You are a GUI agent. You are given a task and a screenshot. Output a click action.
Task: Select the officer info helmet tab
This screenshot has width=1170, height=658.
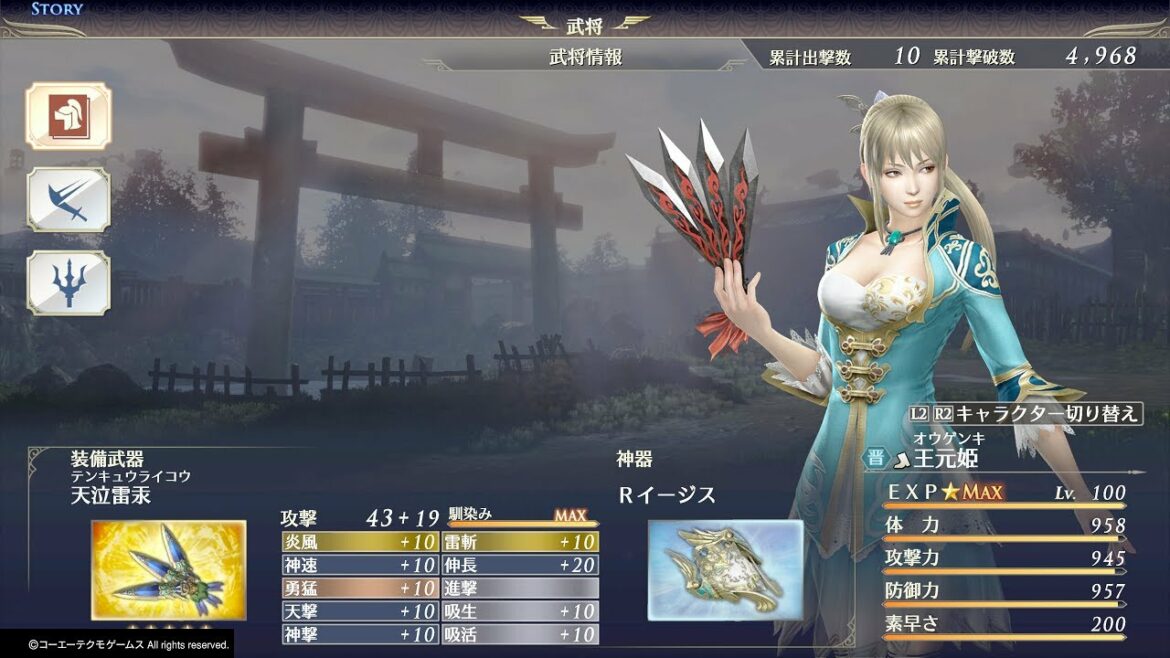point(68,116)
